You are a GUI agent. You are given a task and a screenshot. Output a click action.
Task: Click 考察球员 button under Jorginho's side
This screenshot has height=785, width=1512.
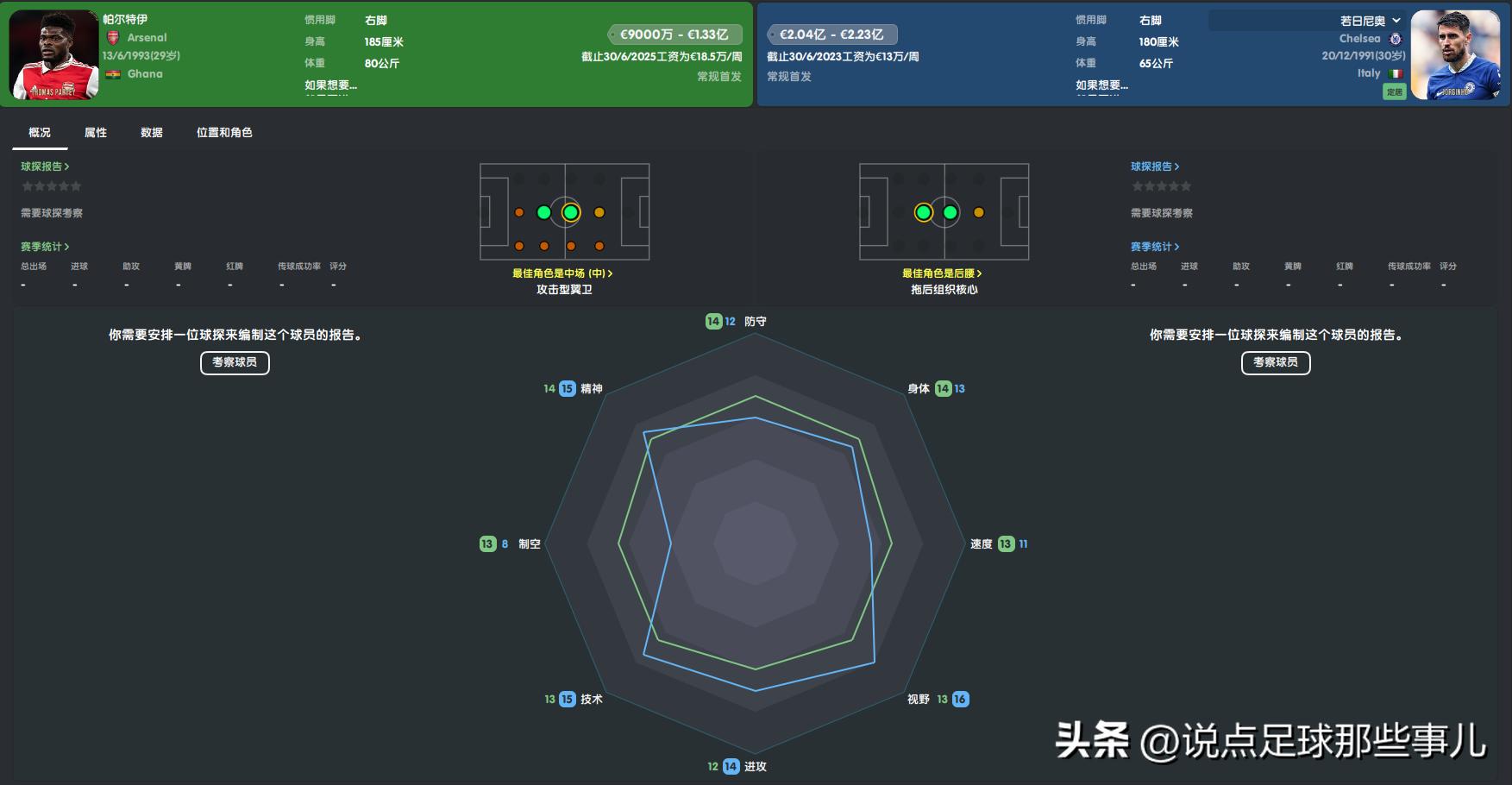(x=1276, y=362)
